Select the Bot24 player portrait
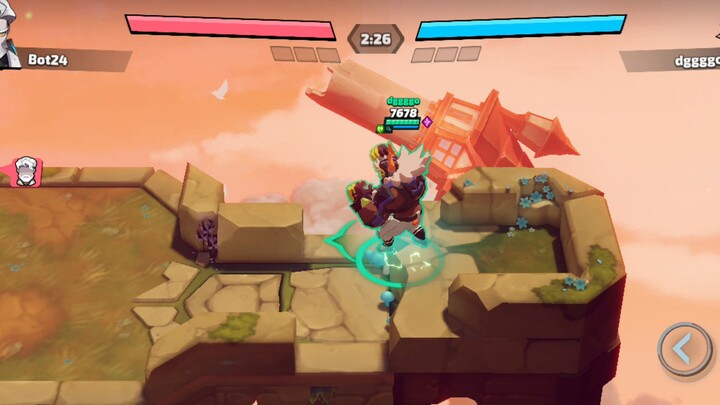The width and height of the screenshot is (720, 405). 10,47
